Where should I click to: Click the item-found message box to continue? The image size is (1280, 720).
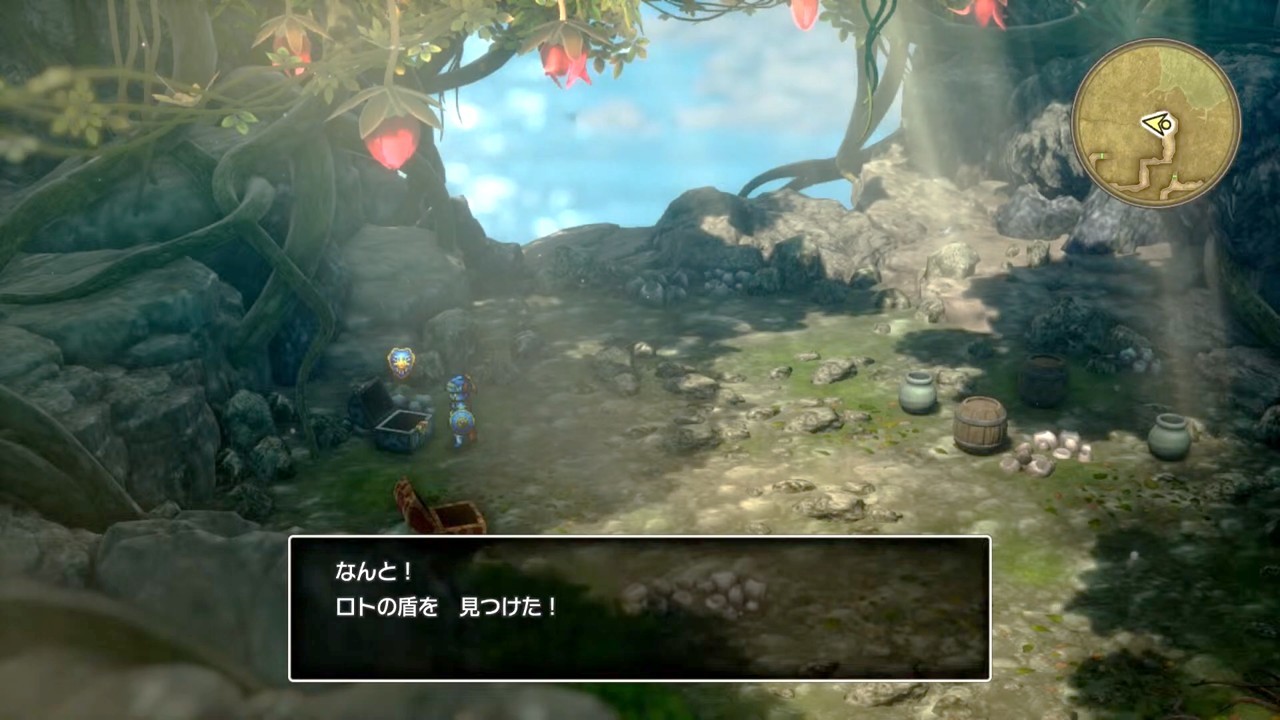[639, 608]
